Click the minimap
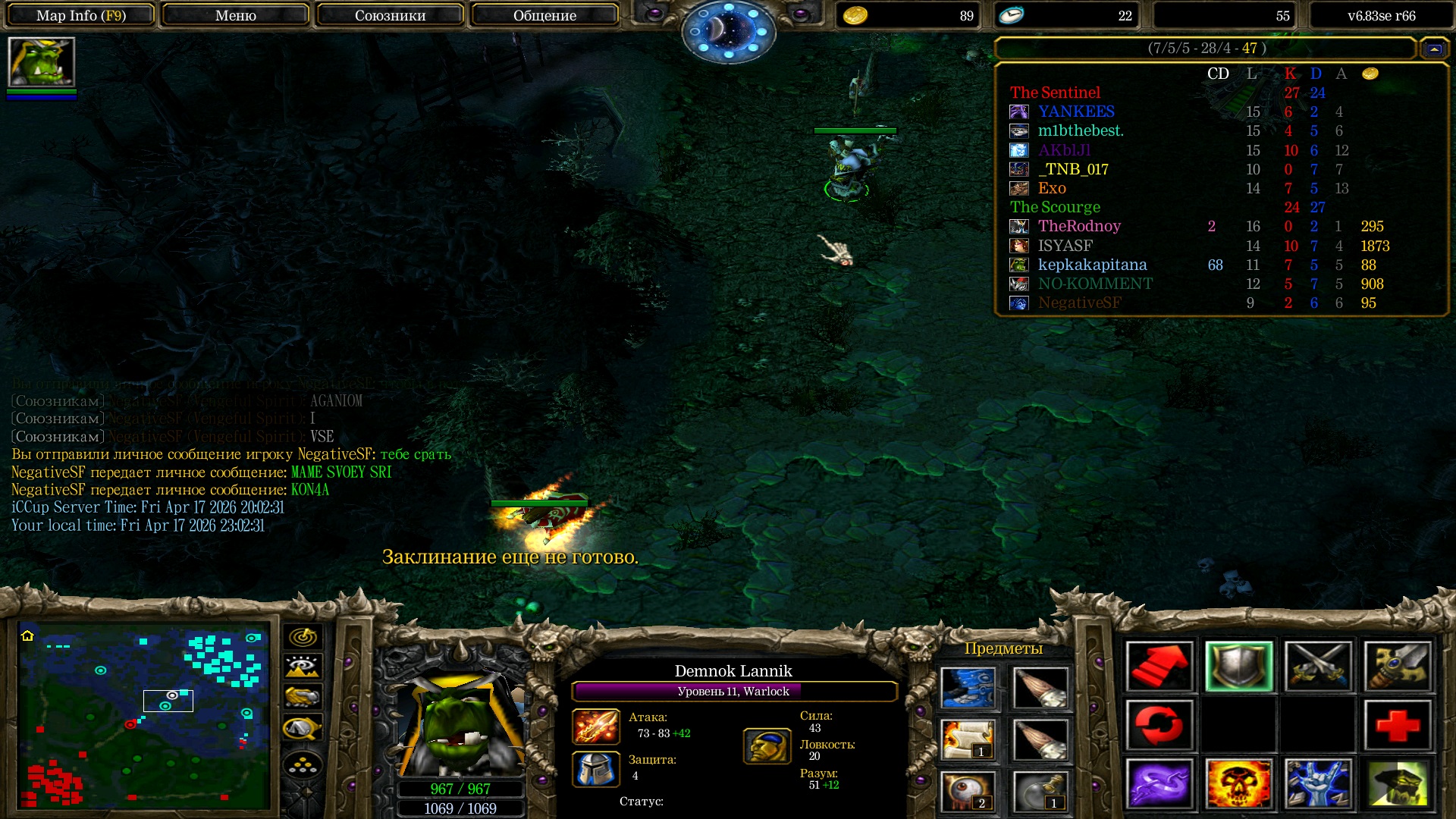Screen dimensions: 1456x819 (144, 716)
